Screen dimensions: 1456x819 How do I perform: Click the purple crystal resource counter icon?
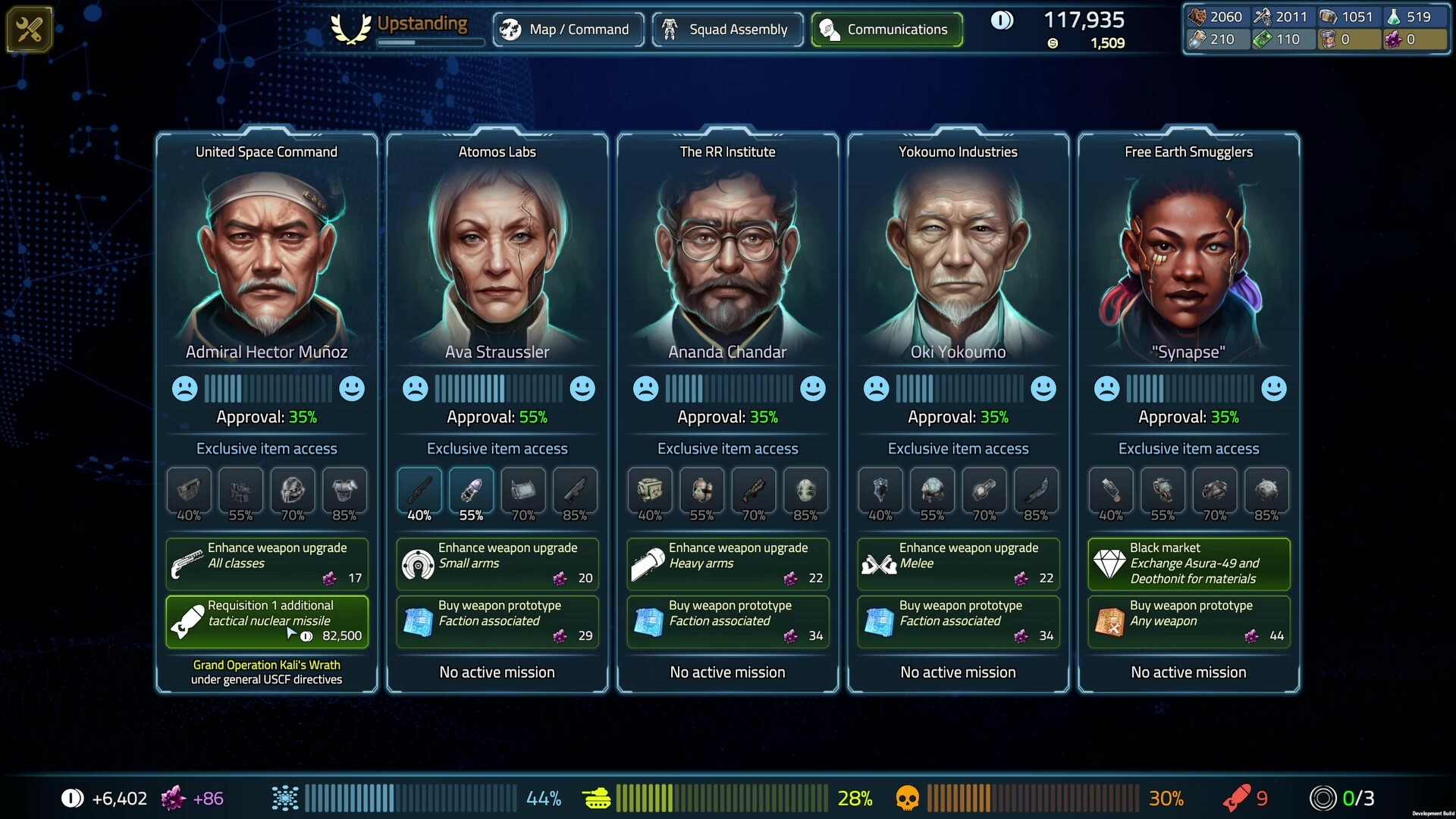point(1395,39)
